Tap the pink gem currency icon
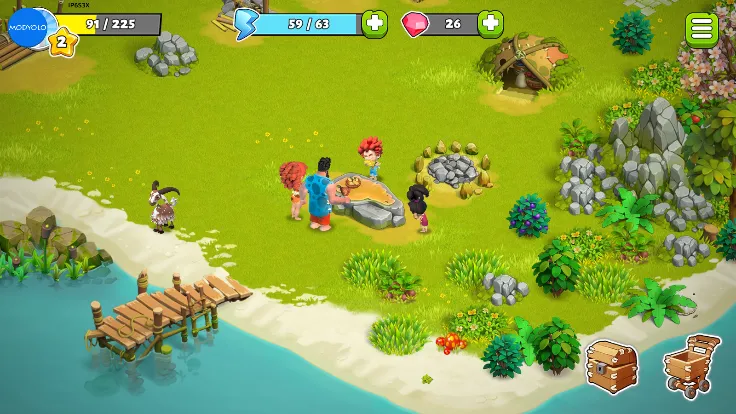The image size is (736, 414). coord(413,23)
